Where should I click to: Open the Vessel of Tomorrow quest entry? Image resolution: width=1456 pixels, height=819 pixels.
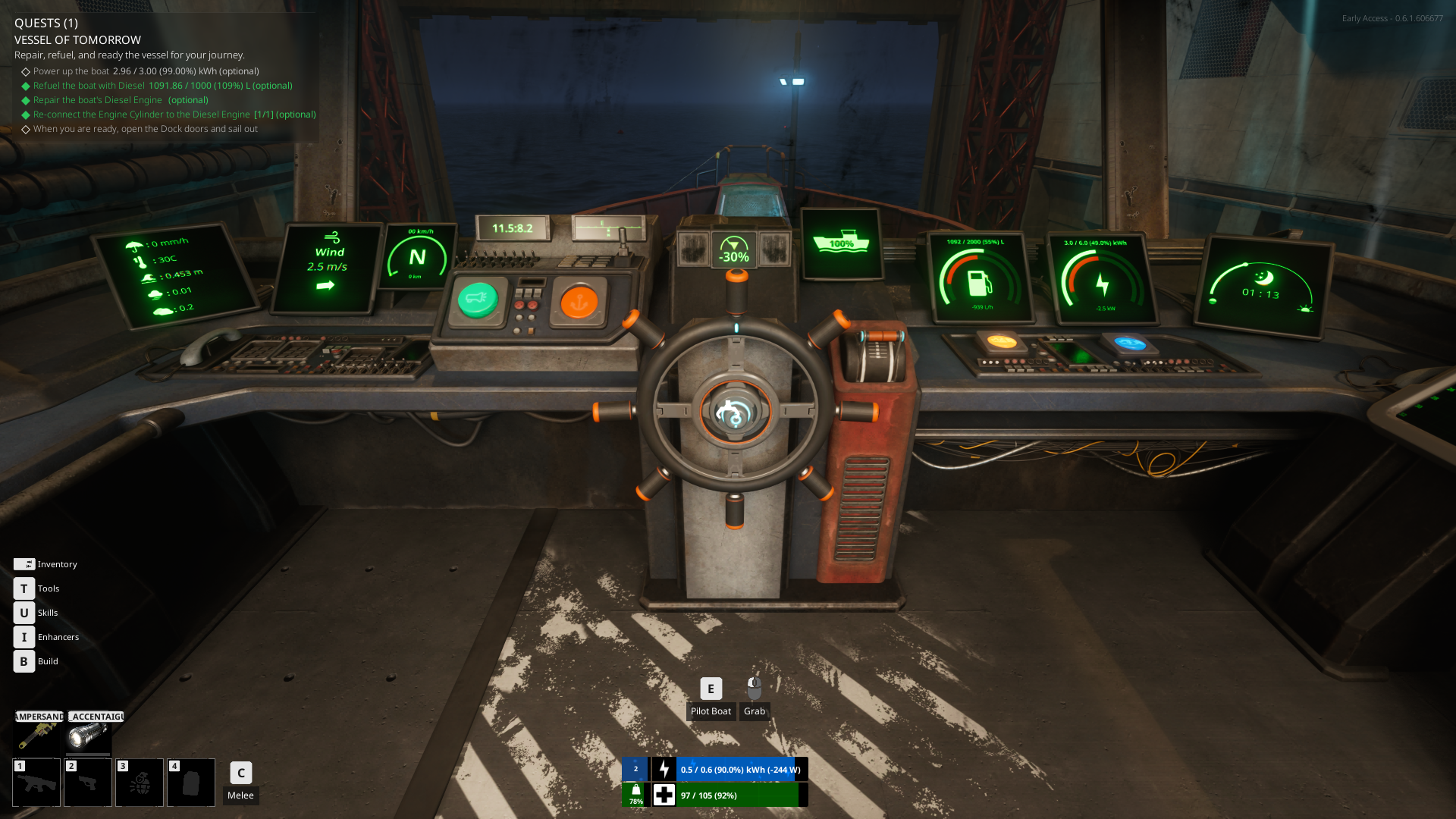pyautogui.click(x=77, y=40)
